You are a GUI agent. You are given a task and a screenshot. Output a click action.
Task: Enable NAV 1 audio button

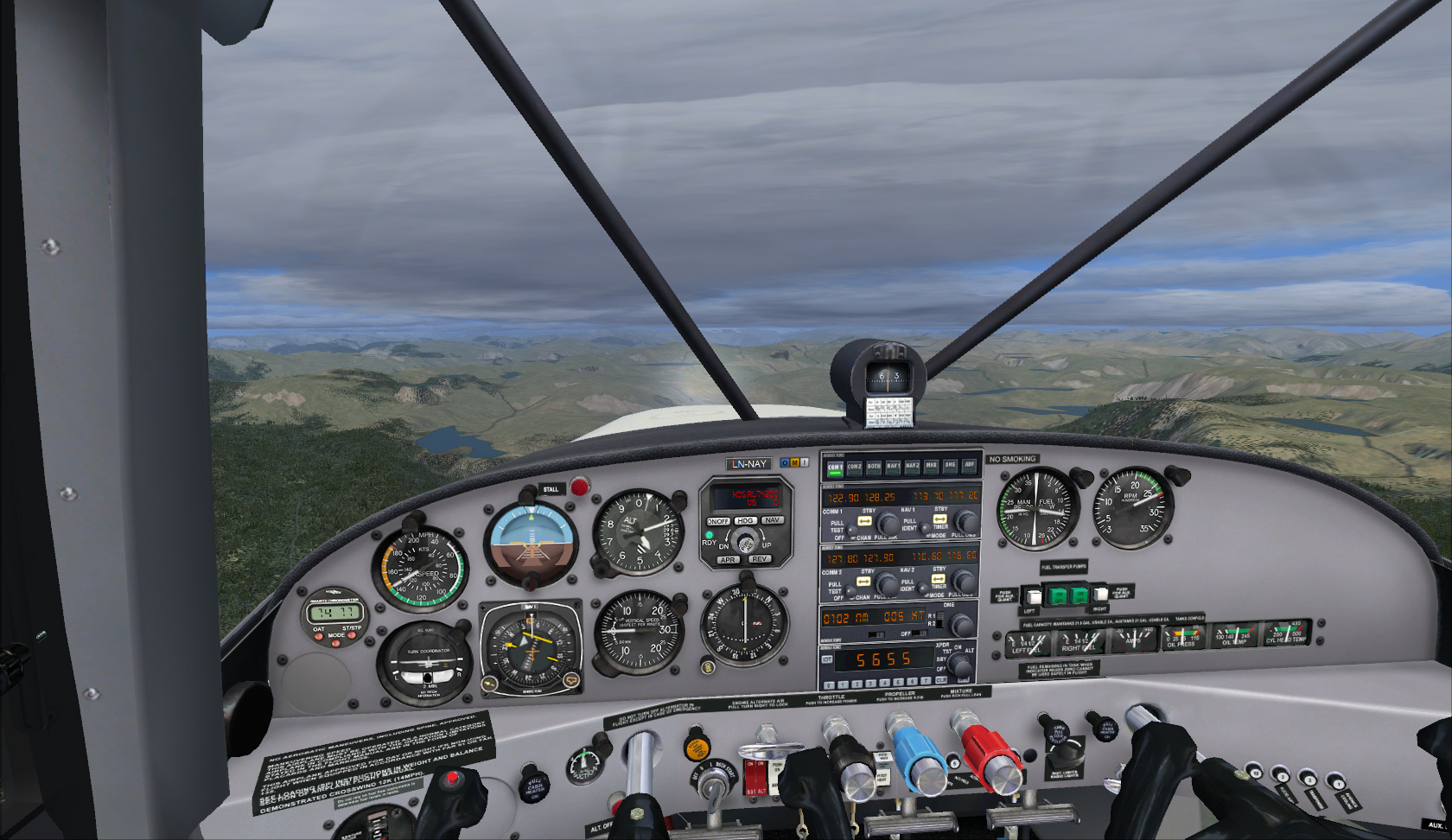(x=893, y=466)
